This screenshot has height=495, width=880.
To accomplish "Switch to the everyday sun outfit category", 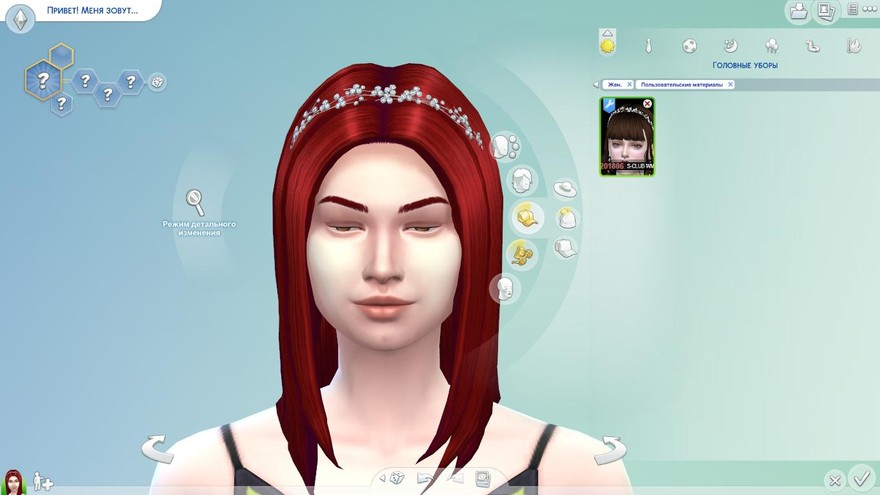I will 607,45.
